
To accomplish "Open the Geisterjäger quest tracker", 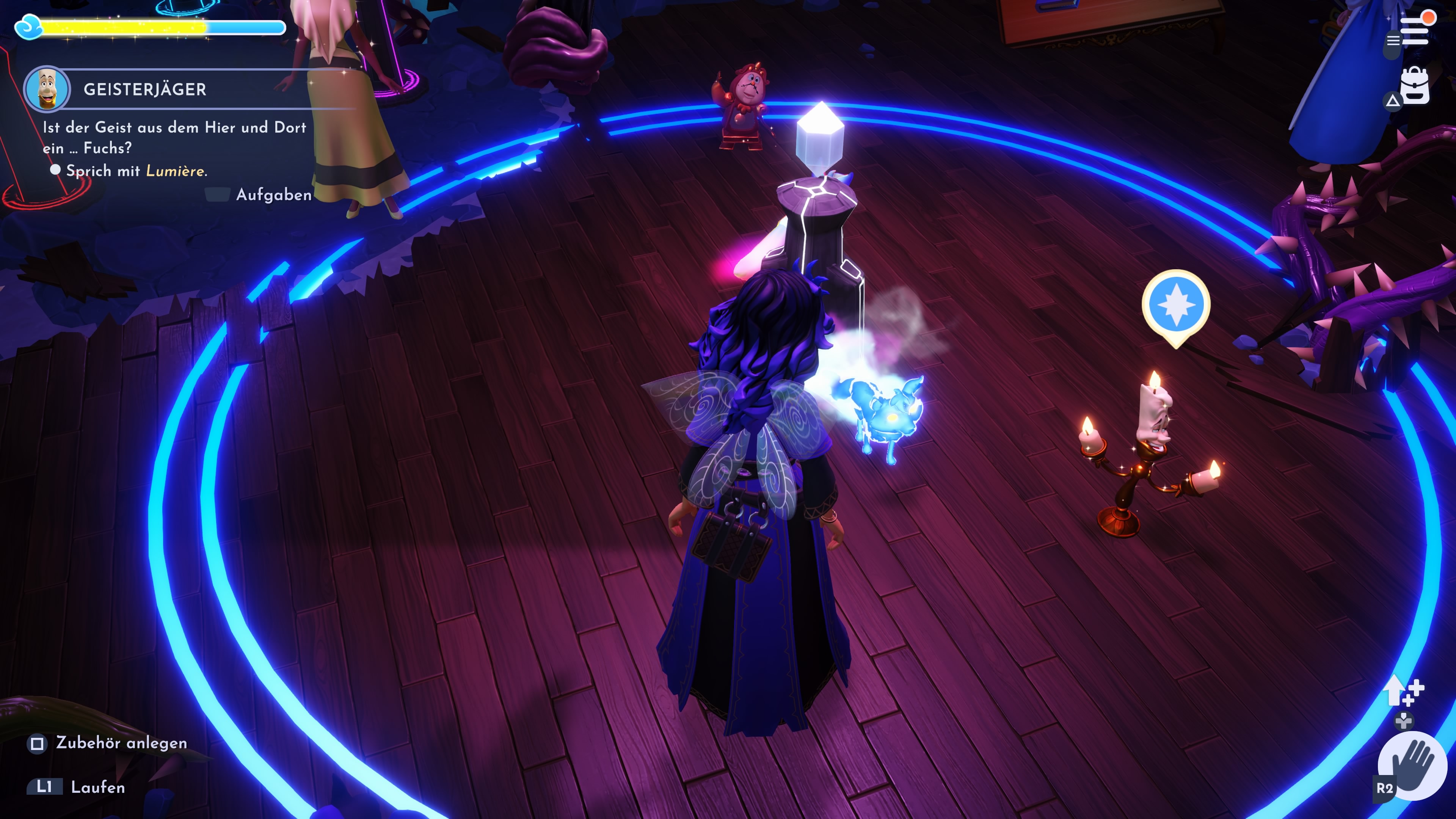I will coord(145,89).
